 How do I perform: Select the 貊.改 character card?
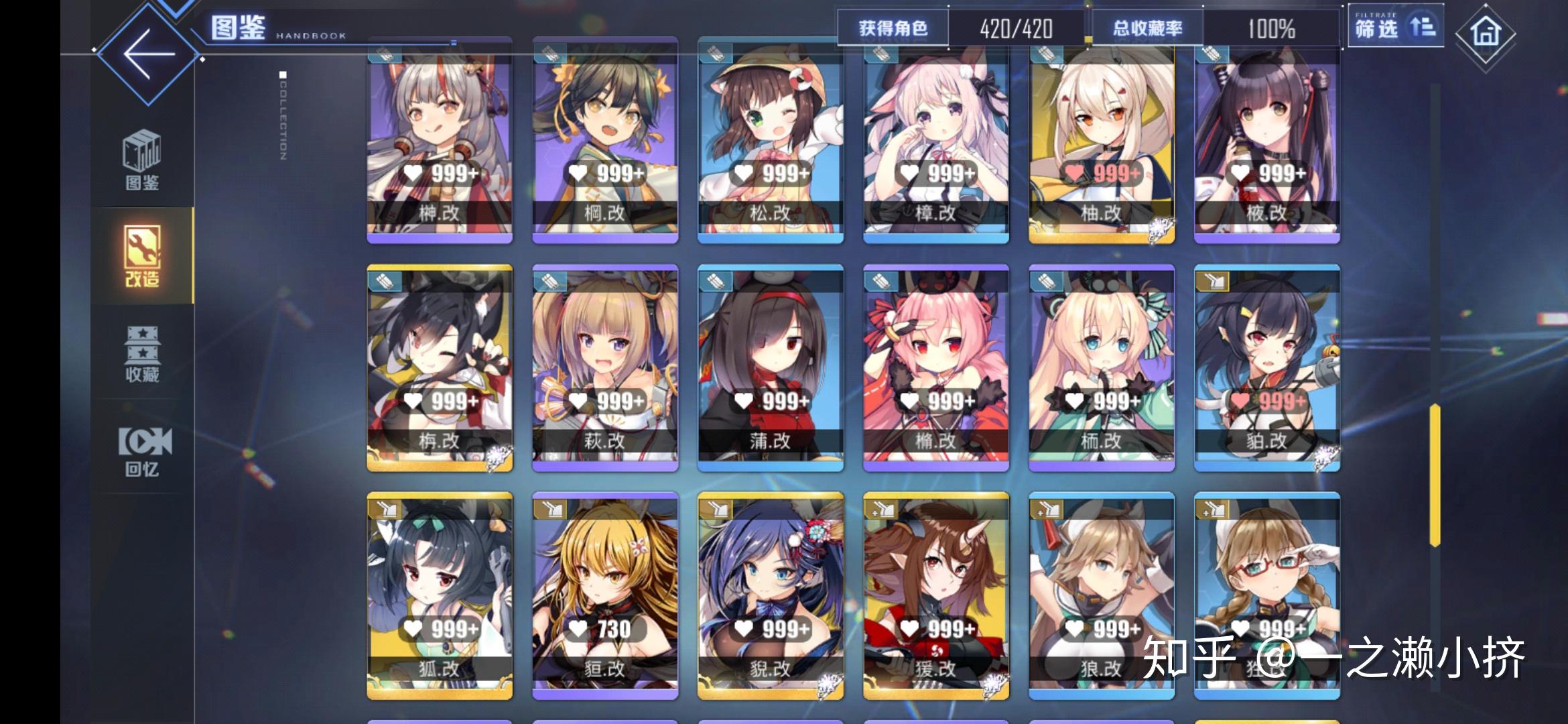1267,367
